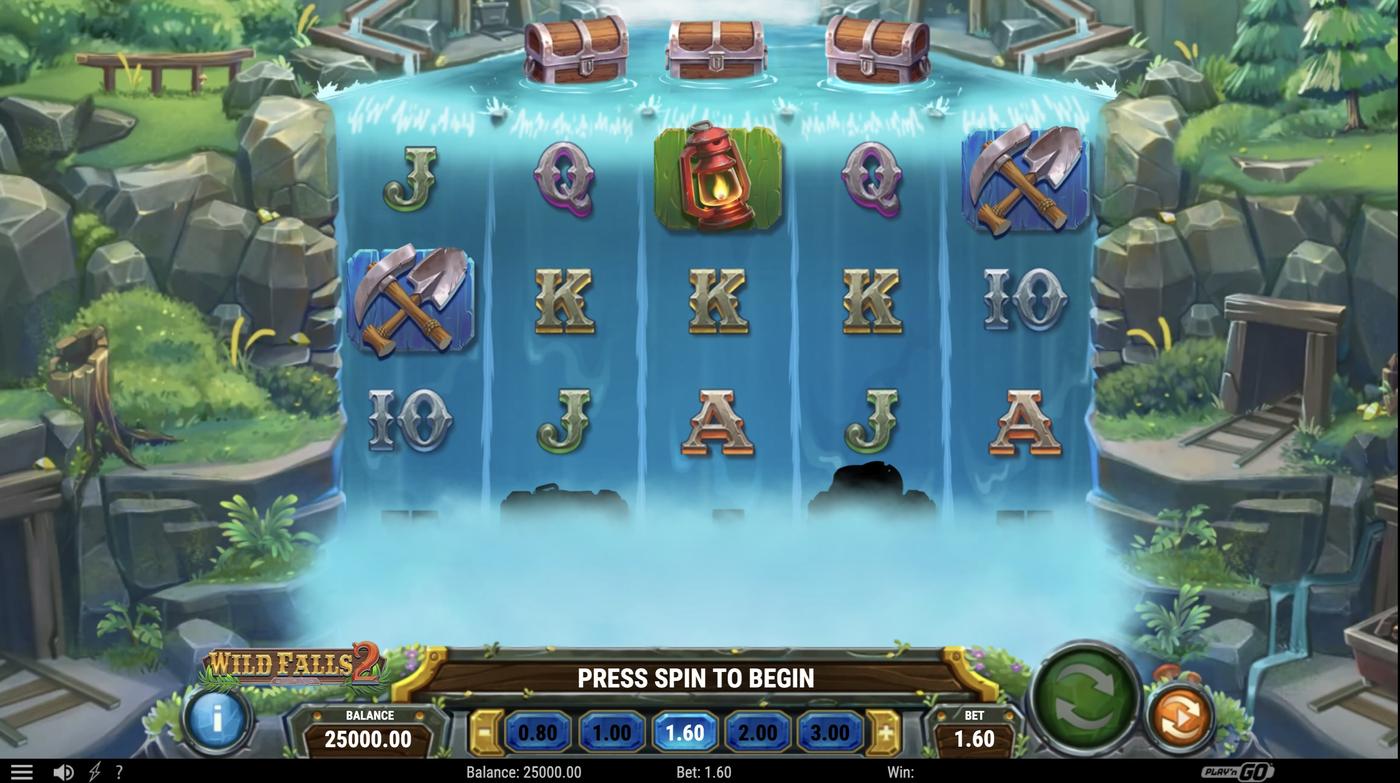
Task: Activate the 1.60 bet chip
Action: [684, 731]
